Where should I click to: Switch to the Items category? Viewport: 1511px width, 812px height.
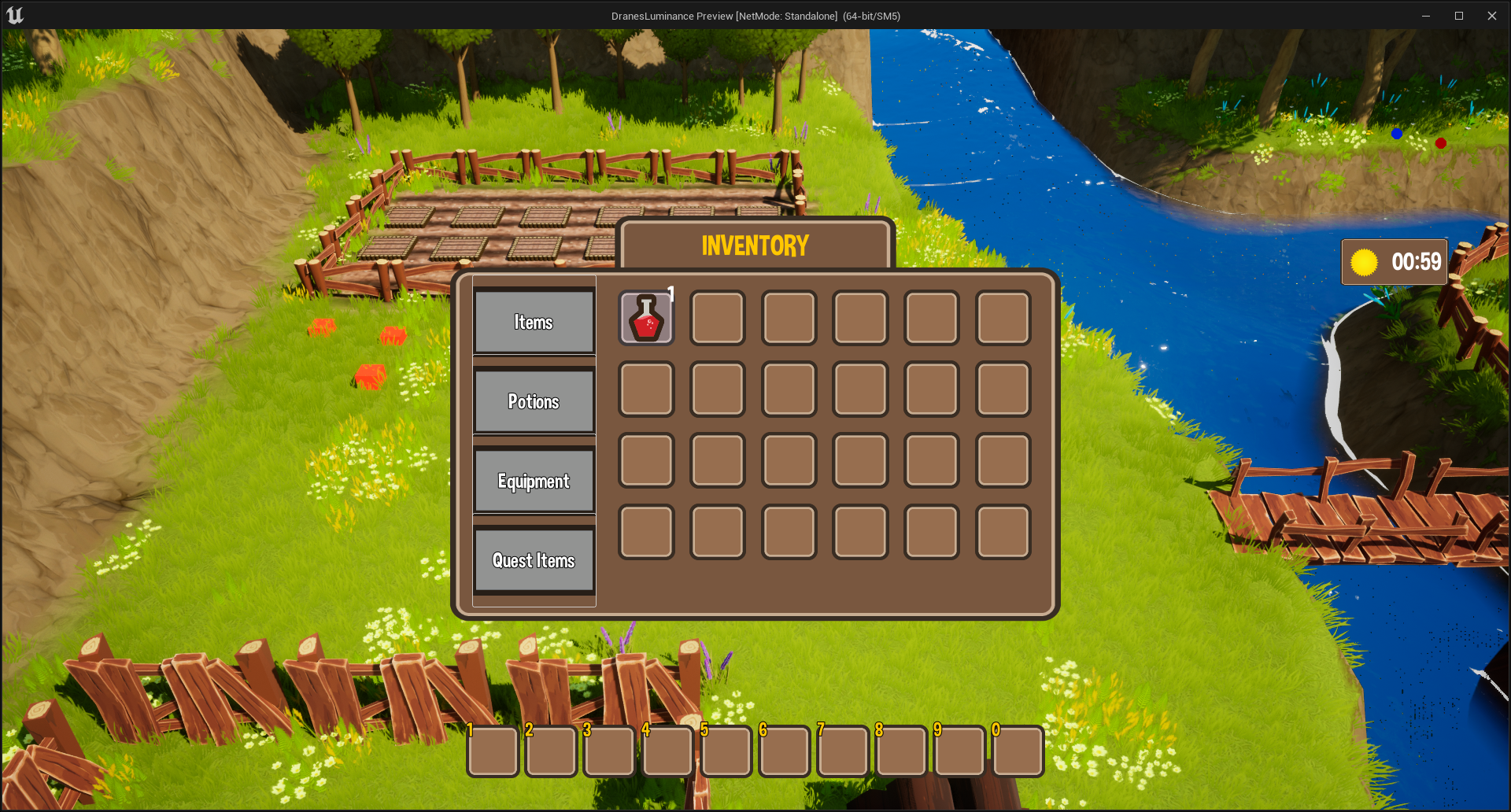[534, 323]
